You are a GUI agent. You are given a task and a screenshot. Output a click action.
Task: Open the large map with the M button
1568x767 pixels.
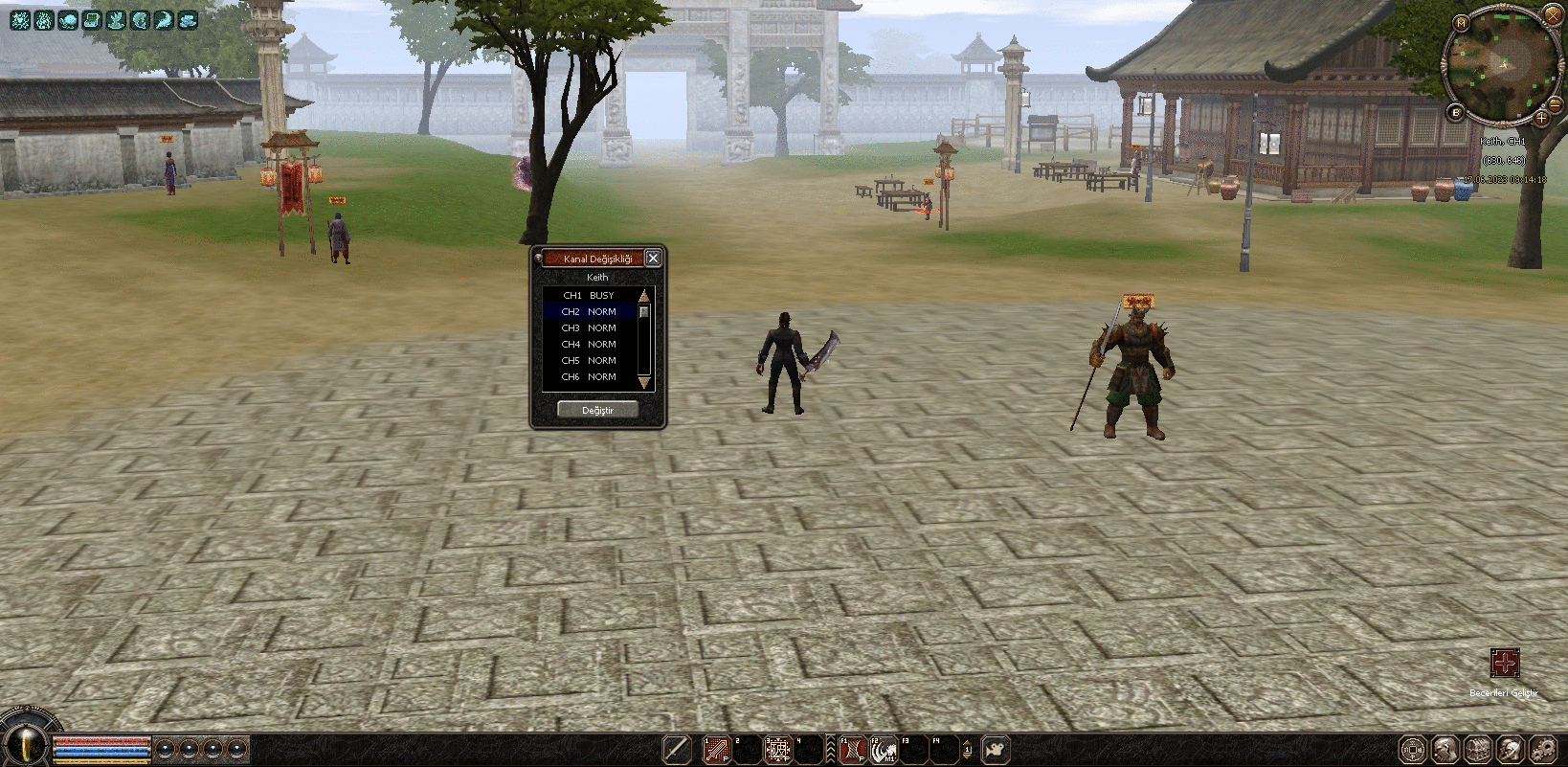click(x=1461, y=23)
